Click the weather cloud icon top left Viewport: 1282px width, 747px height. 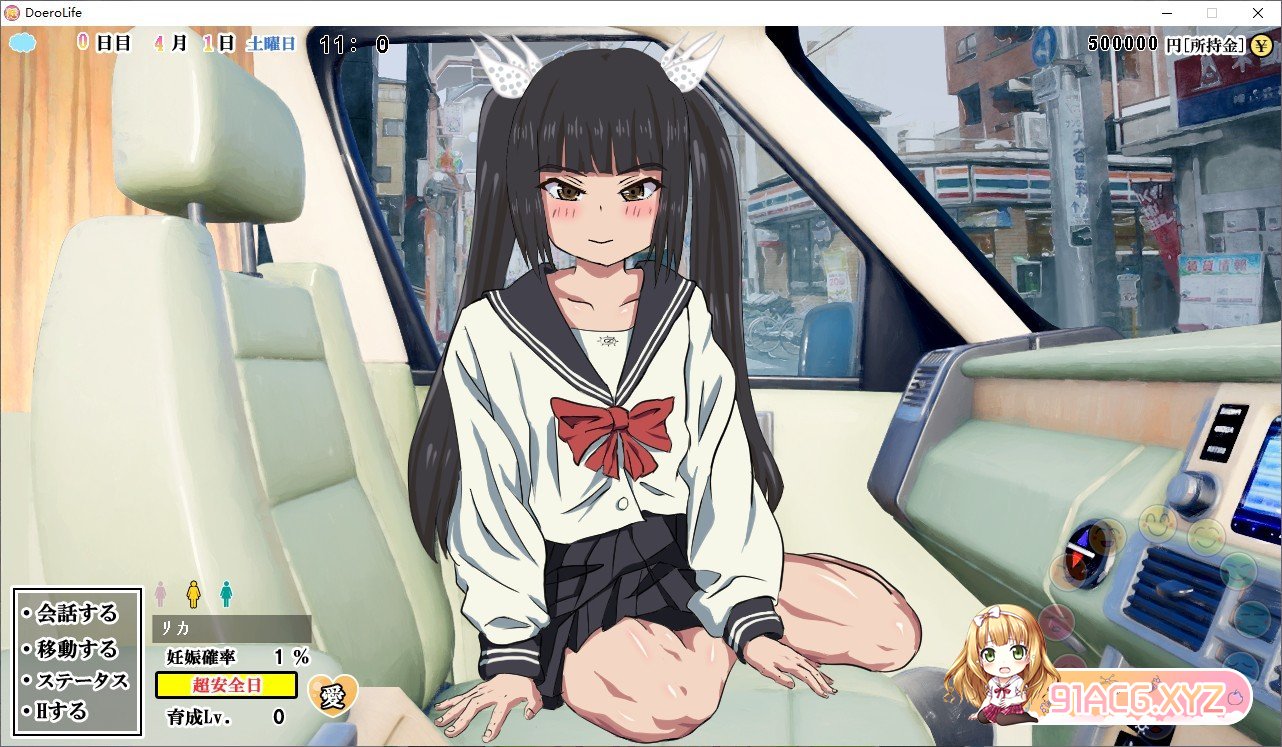20,44
